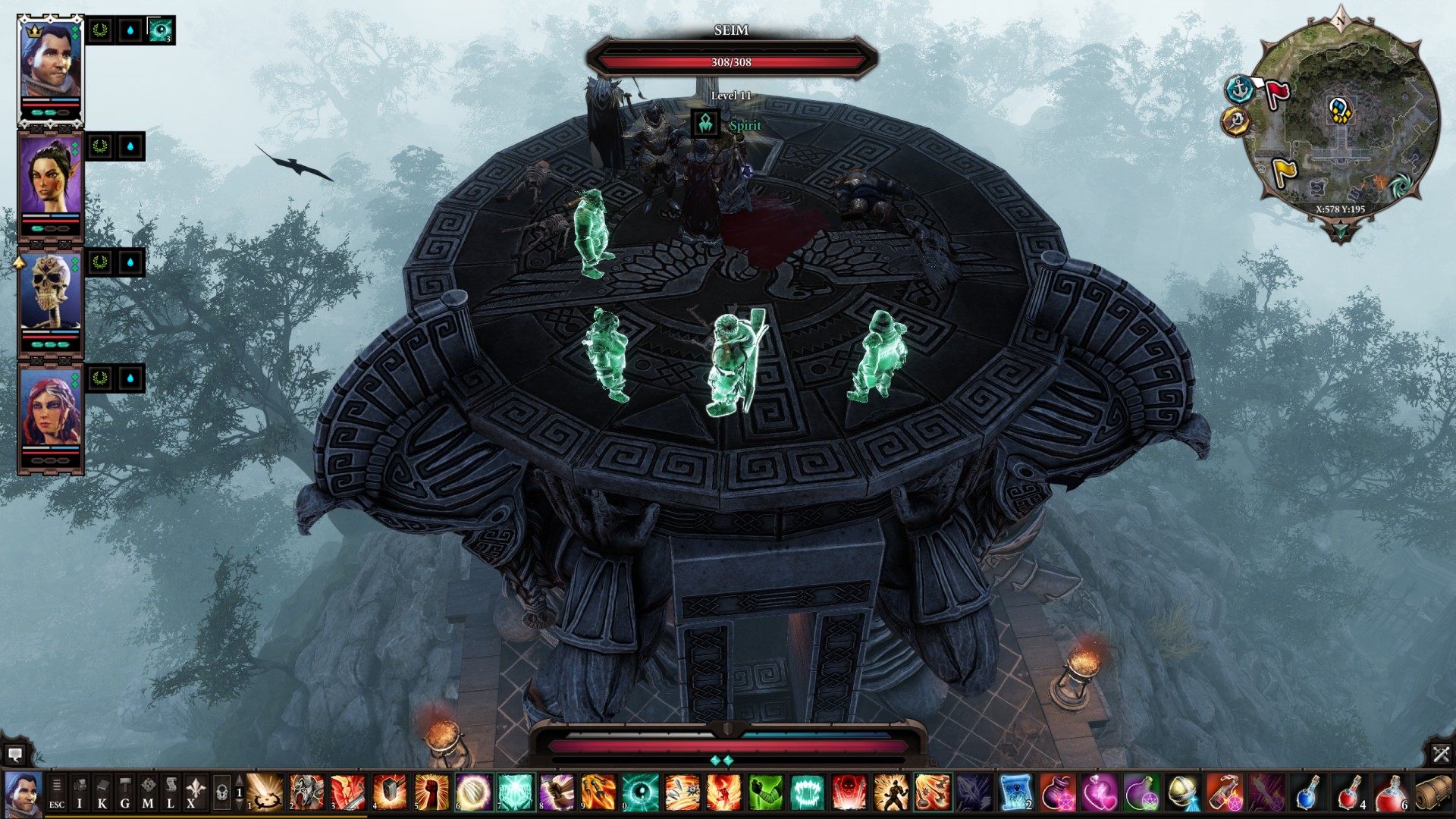Use the hammer strike skill in slot 4
This screenshot has width=1456, height=819.
point(390,792)
